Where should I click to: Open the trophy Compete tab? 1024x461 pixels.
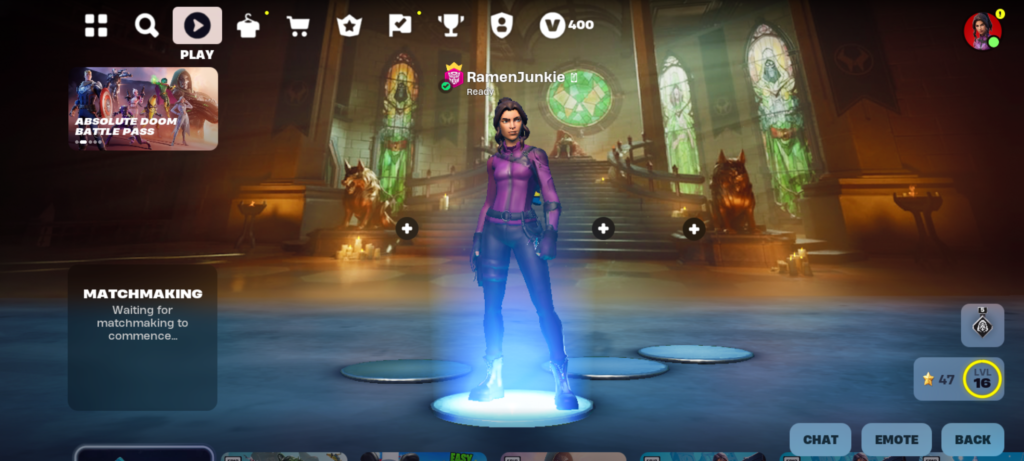450,26
